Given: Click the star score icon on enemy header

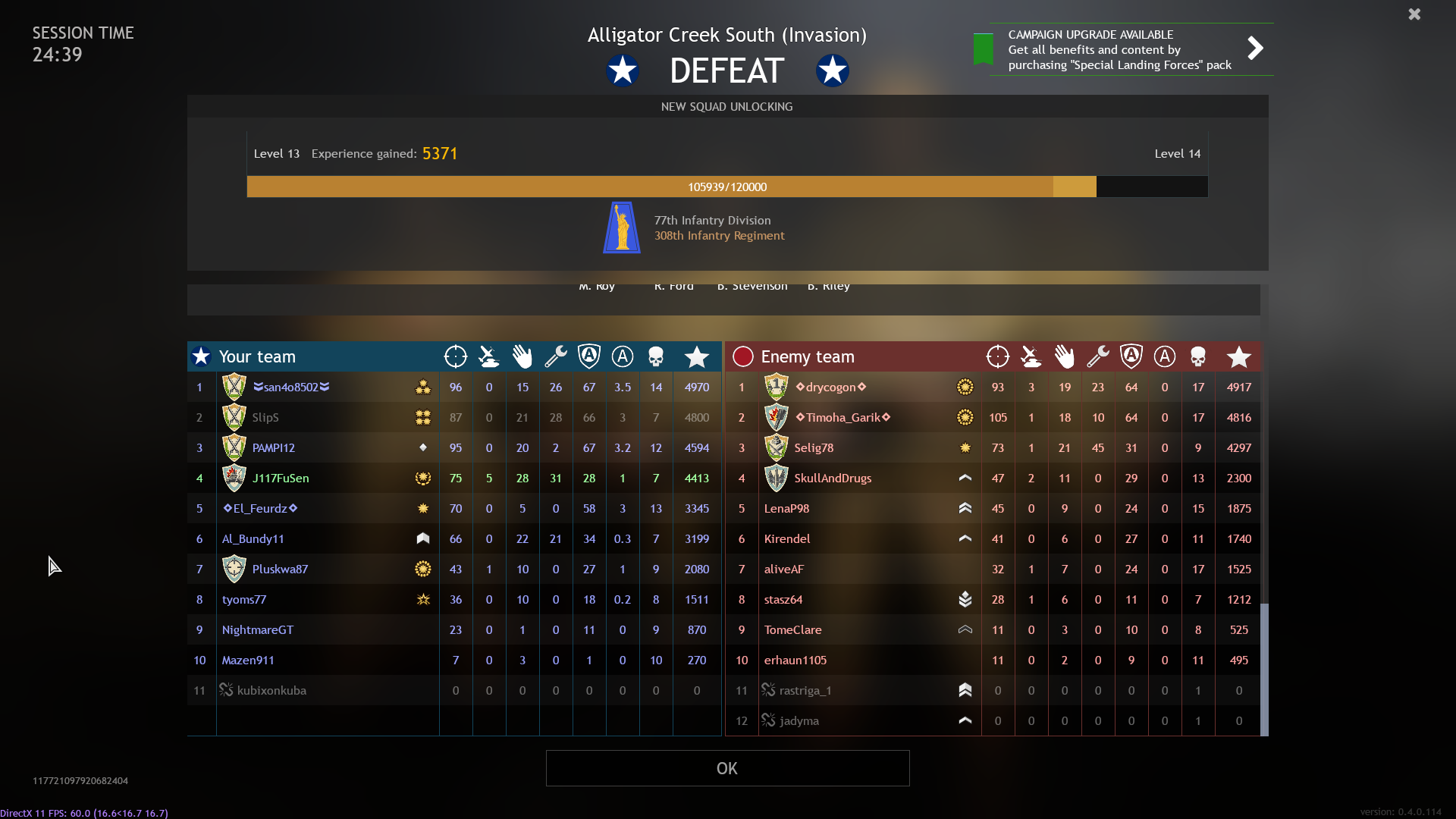Looking at the screenshot, I should 1239,356.
